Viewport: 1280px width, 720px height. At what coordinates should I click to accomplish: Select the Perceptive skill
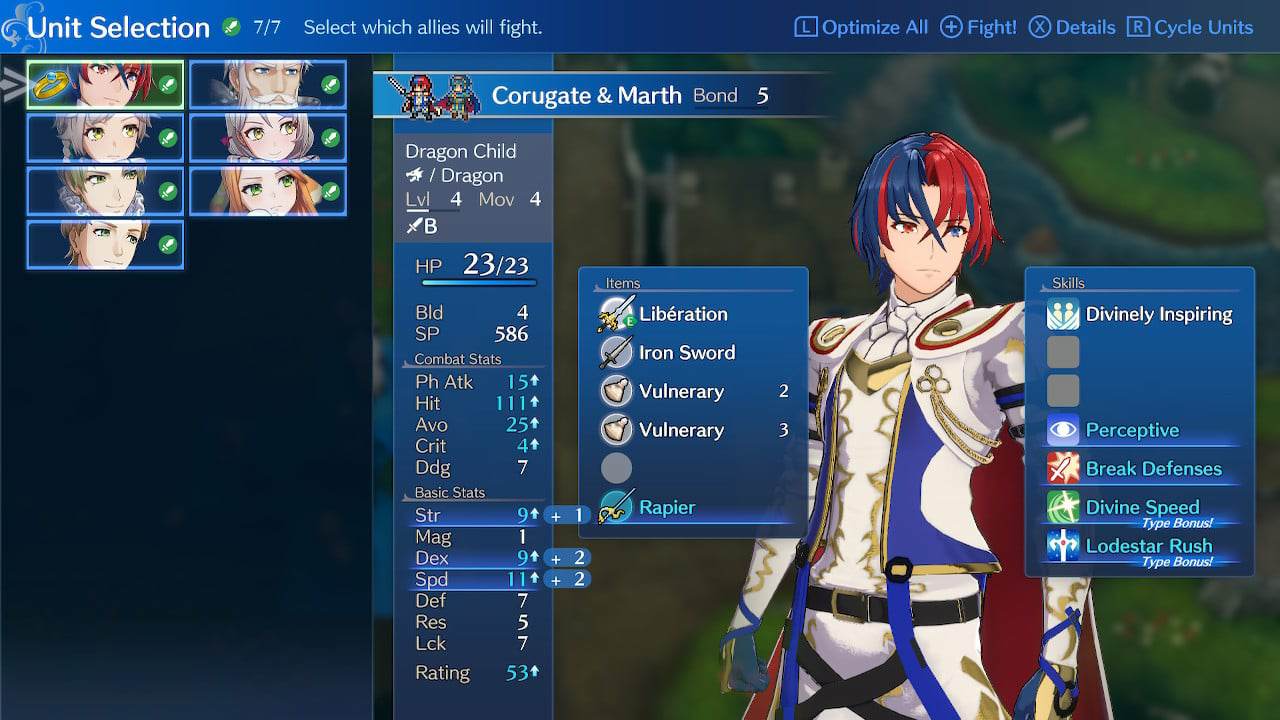(1132, 430)
